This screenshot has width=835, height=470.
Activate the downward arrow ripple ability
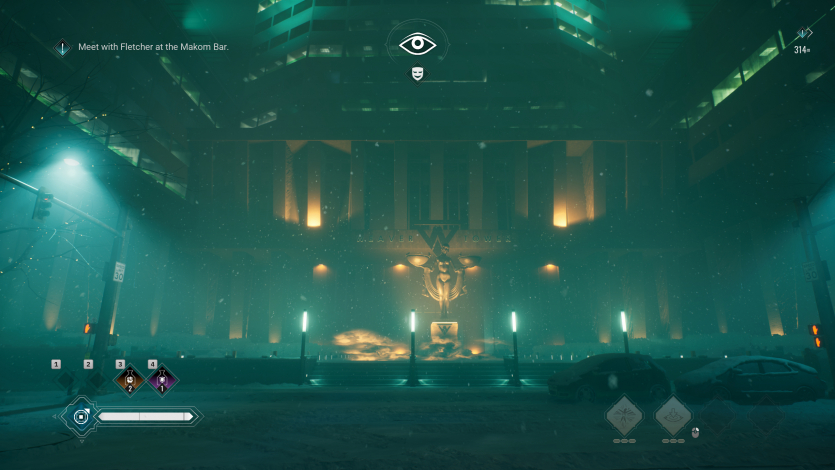673,415
